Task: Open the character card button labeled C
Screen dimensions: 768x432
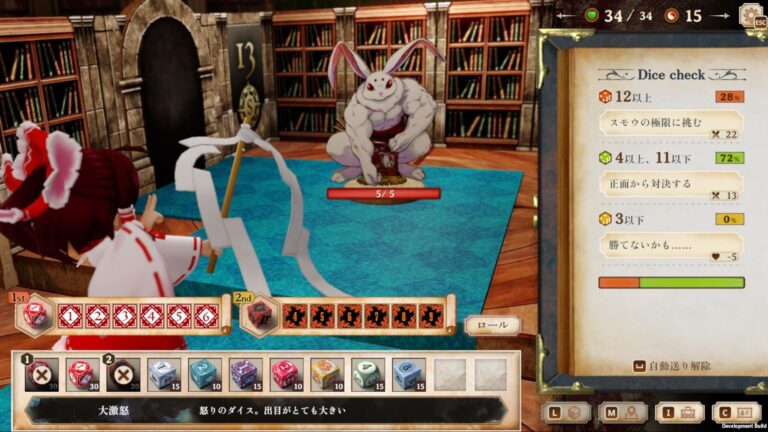Action: pyautogui.click(x=735, y=411)
